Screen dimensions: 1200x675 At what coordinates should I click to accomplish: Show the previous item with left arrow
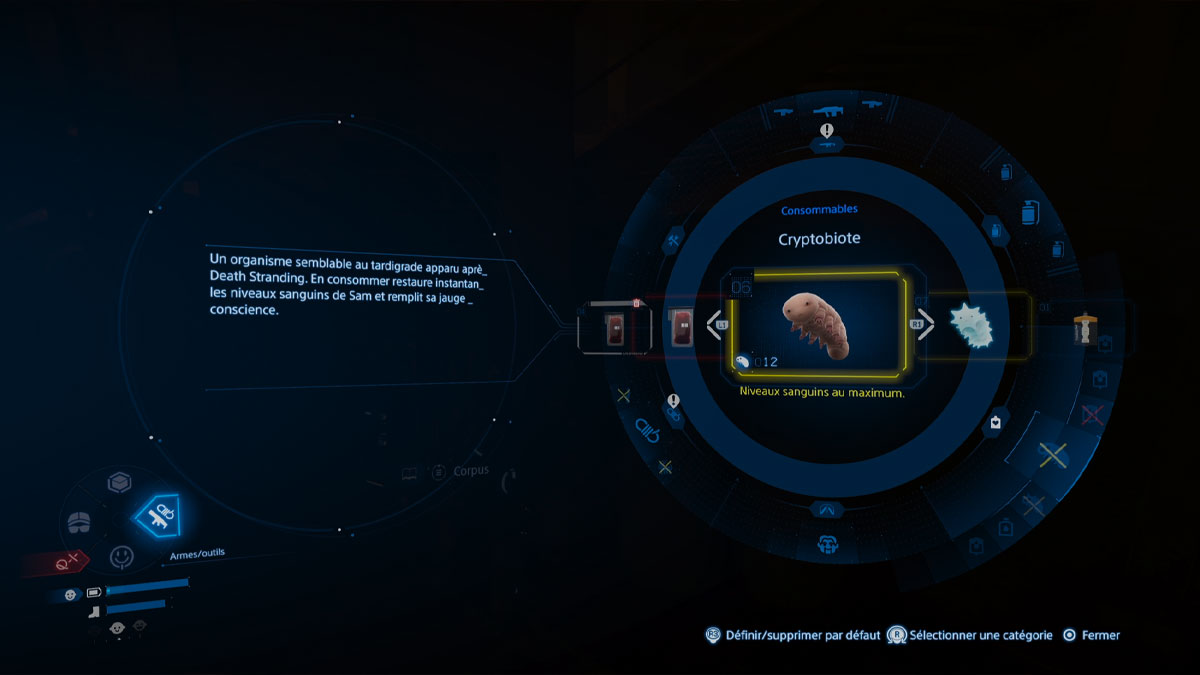click(x=717, y=325)
